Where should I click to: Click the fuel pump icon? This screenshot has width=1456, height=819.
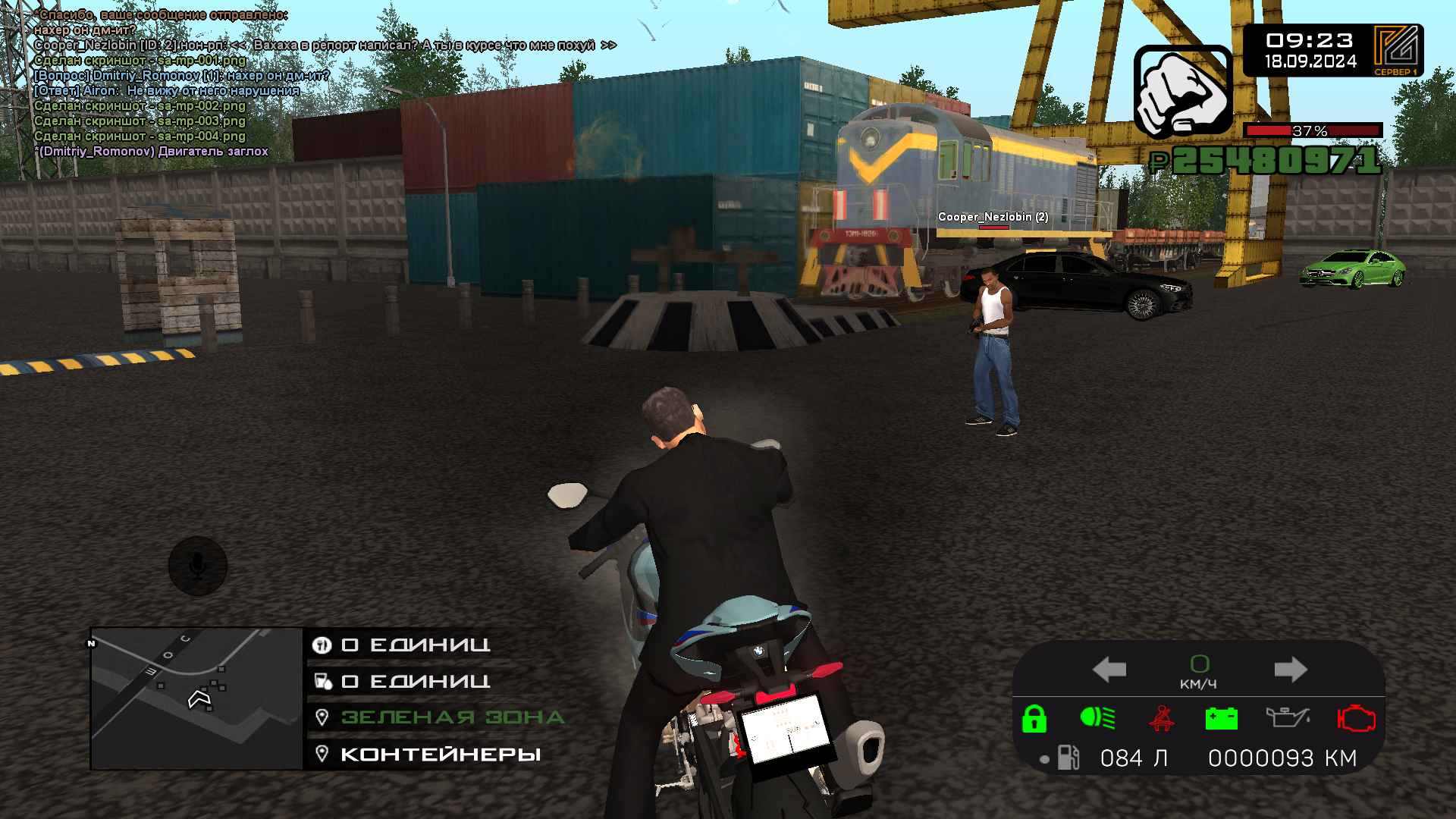pyautogui.click(x=1068, y=758)
